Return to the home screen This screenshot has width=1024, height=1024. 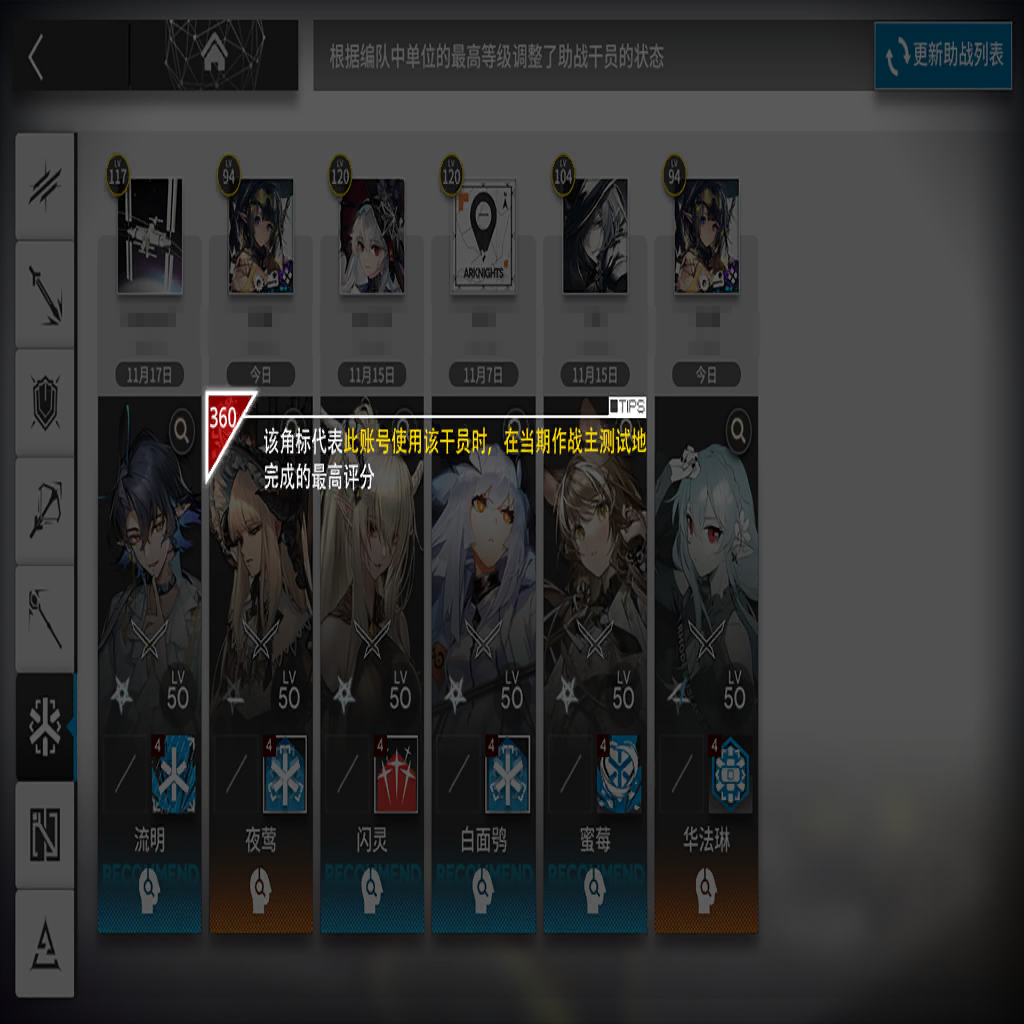tap(213, 57)
